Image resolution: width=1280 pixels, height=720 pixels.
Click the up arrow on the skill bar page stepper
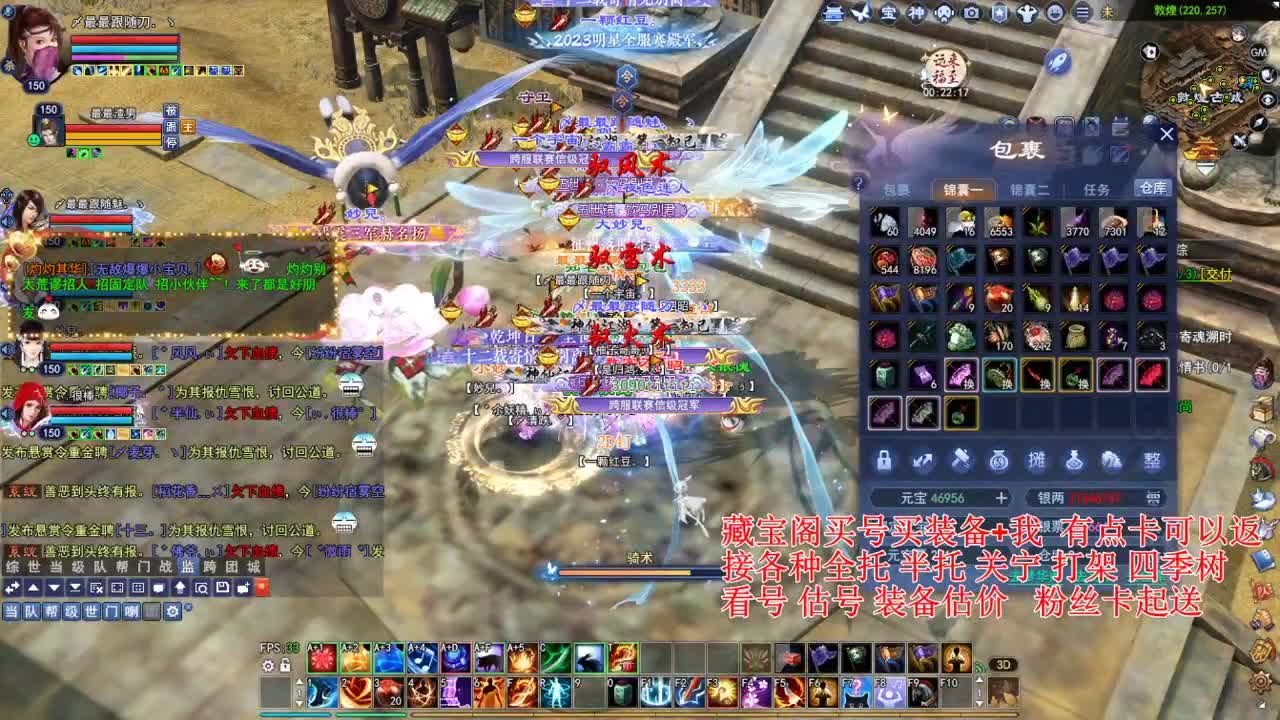point(299,682)
